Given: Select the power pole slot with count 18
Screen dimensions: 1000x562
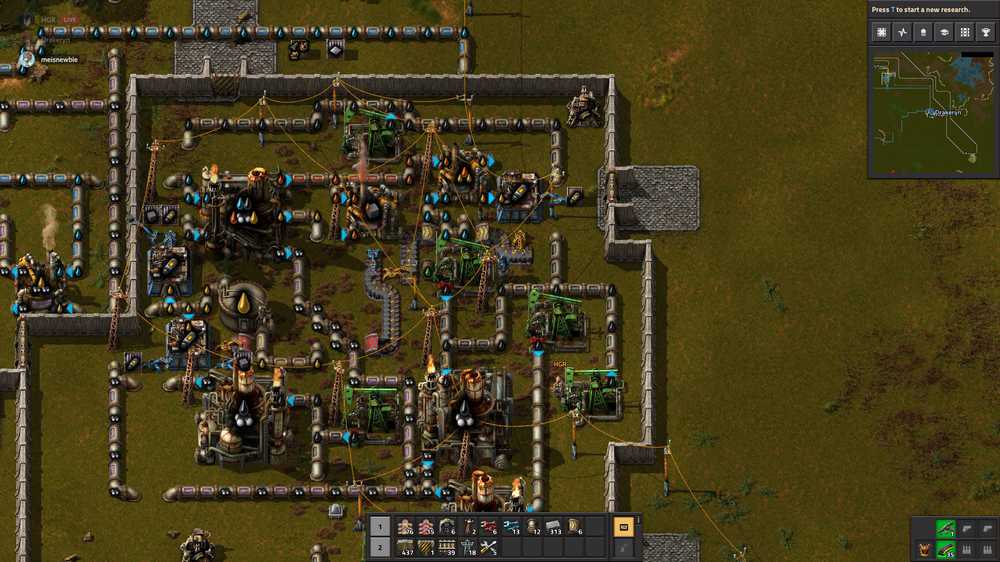Looking at the screenshot, I should [468, 547].
